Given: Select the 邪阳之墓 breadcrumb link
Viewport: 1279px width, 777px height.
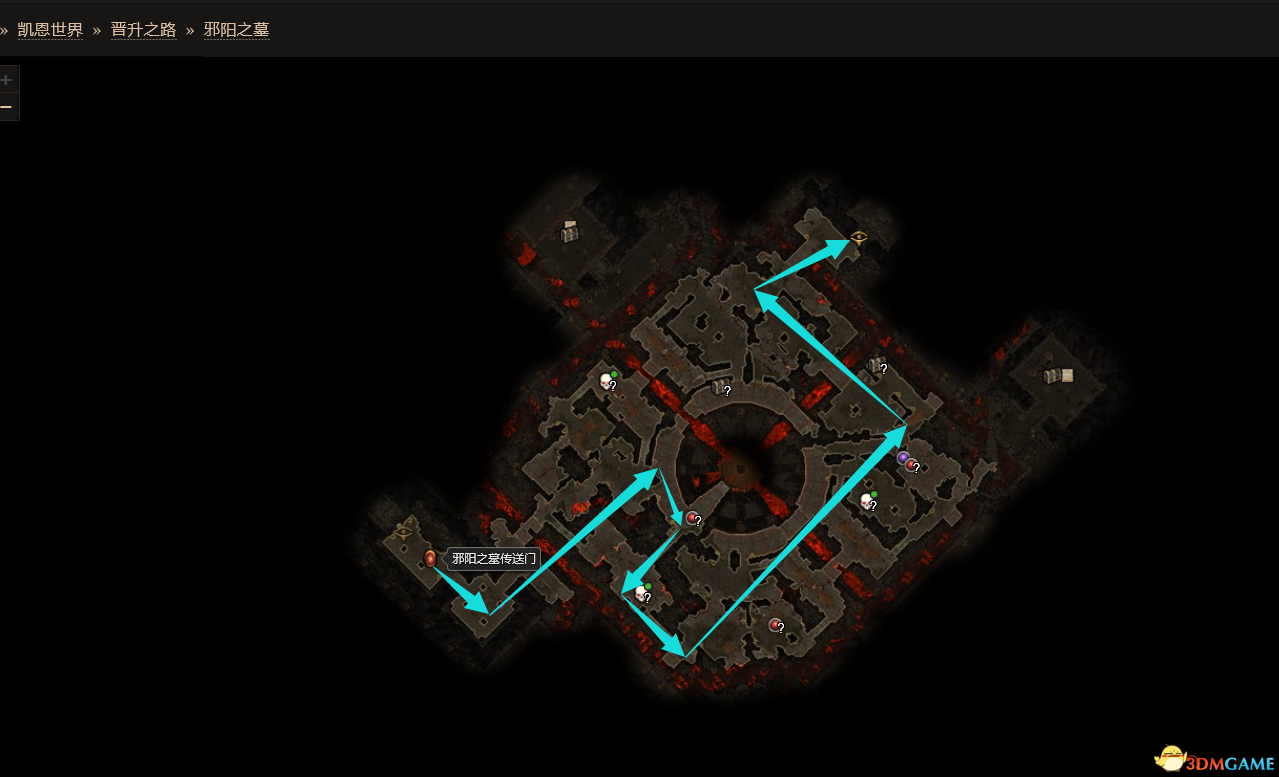Looking at the screenshot, I should coord(236,30).
